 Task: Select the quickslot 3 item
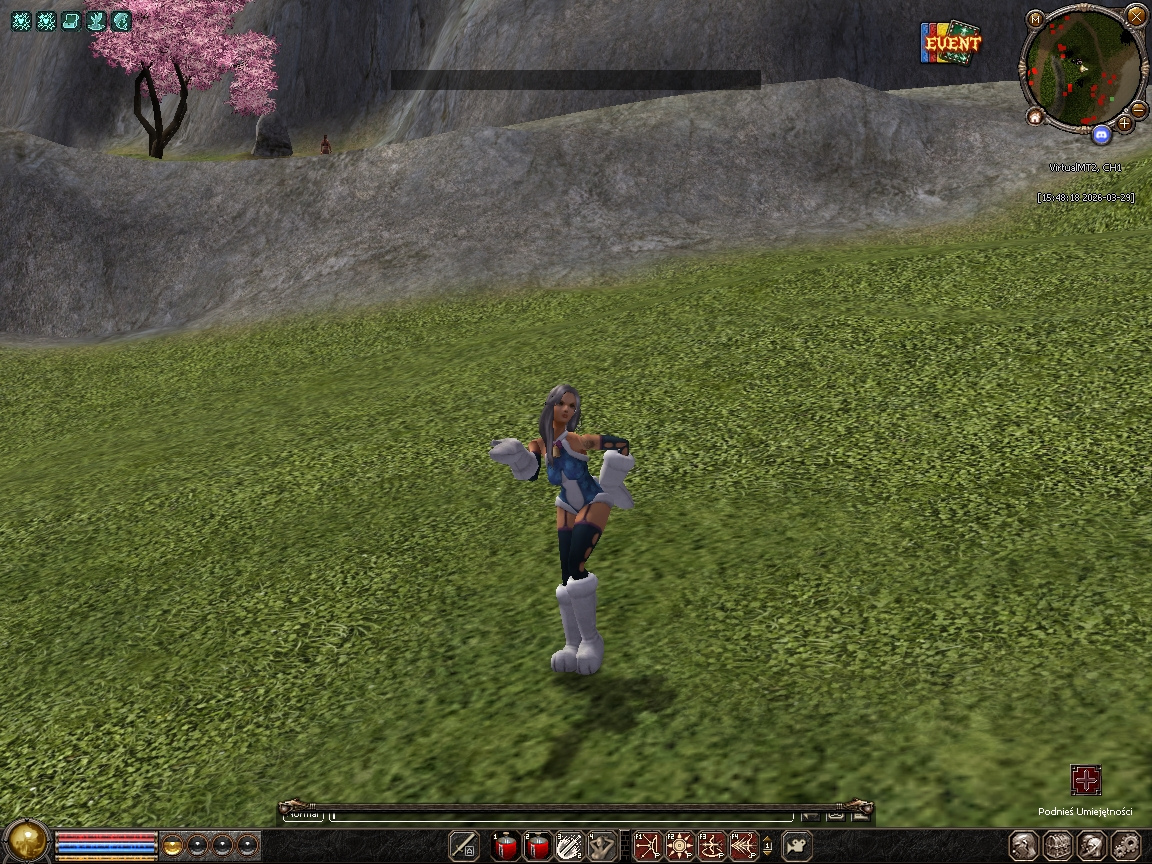pyautogui.click(x=570, y=847)
